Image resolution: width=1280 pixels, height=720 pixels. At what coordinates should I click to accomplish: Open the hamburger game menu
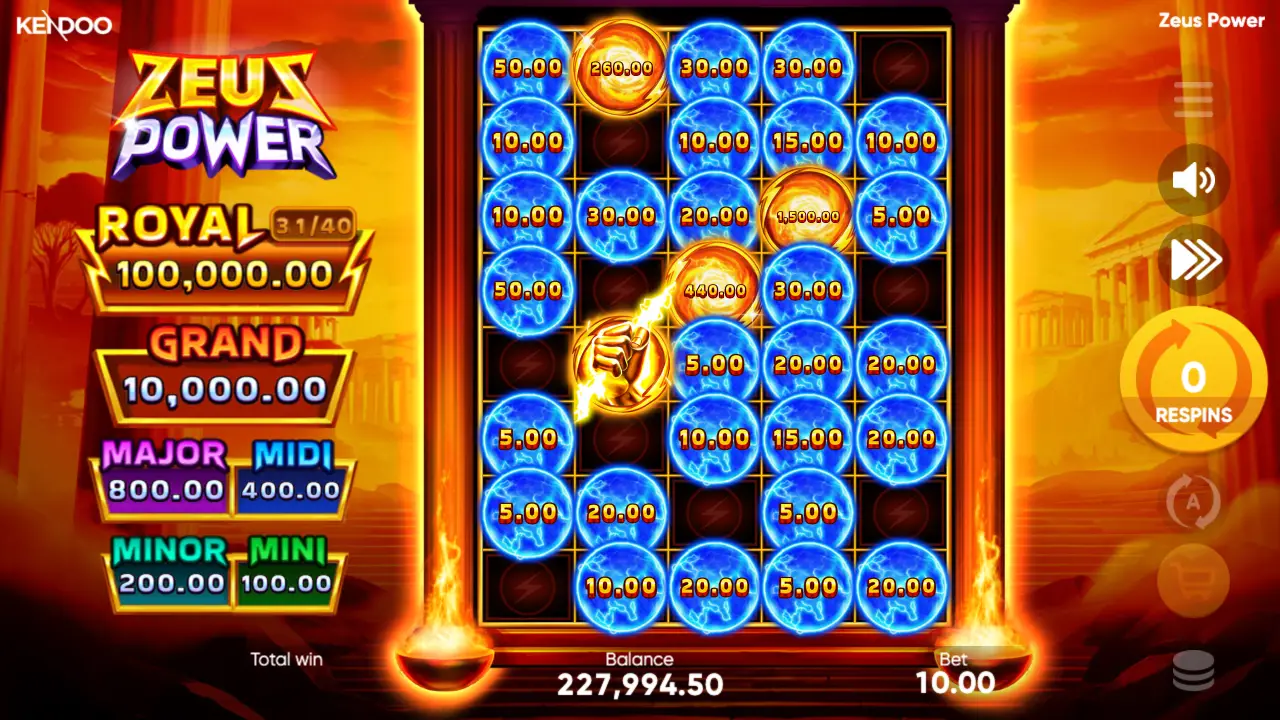coord(1192,98)
